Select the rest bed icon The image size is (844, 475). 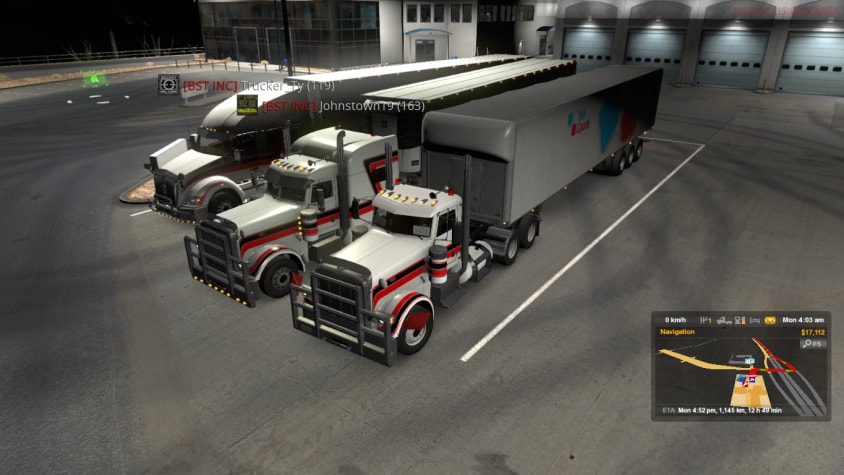pos(754,320)
